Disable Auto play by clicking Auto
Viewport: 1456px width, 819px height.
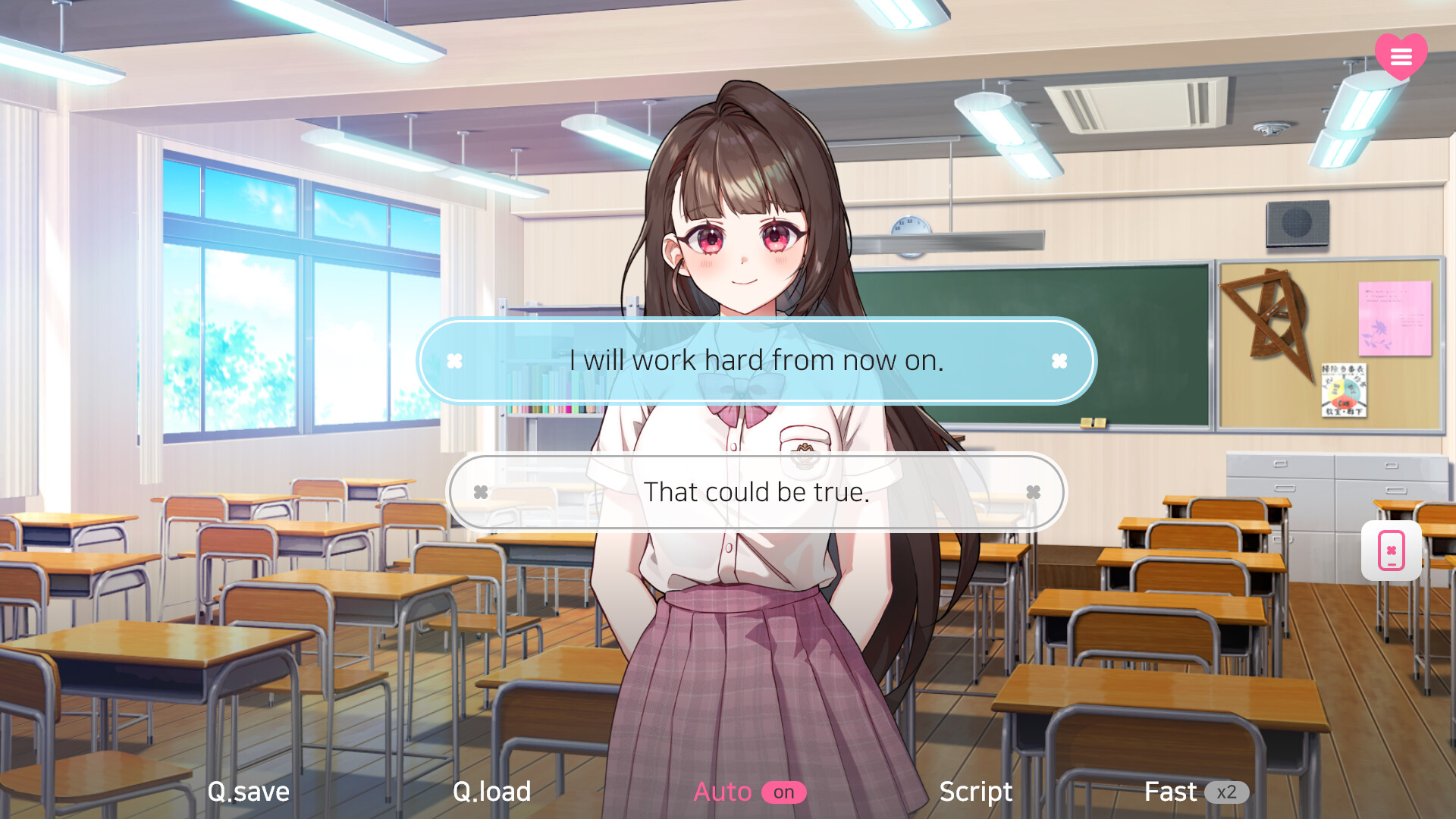tap(722, 791)
